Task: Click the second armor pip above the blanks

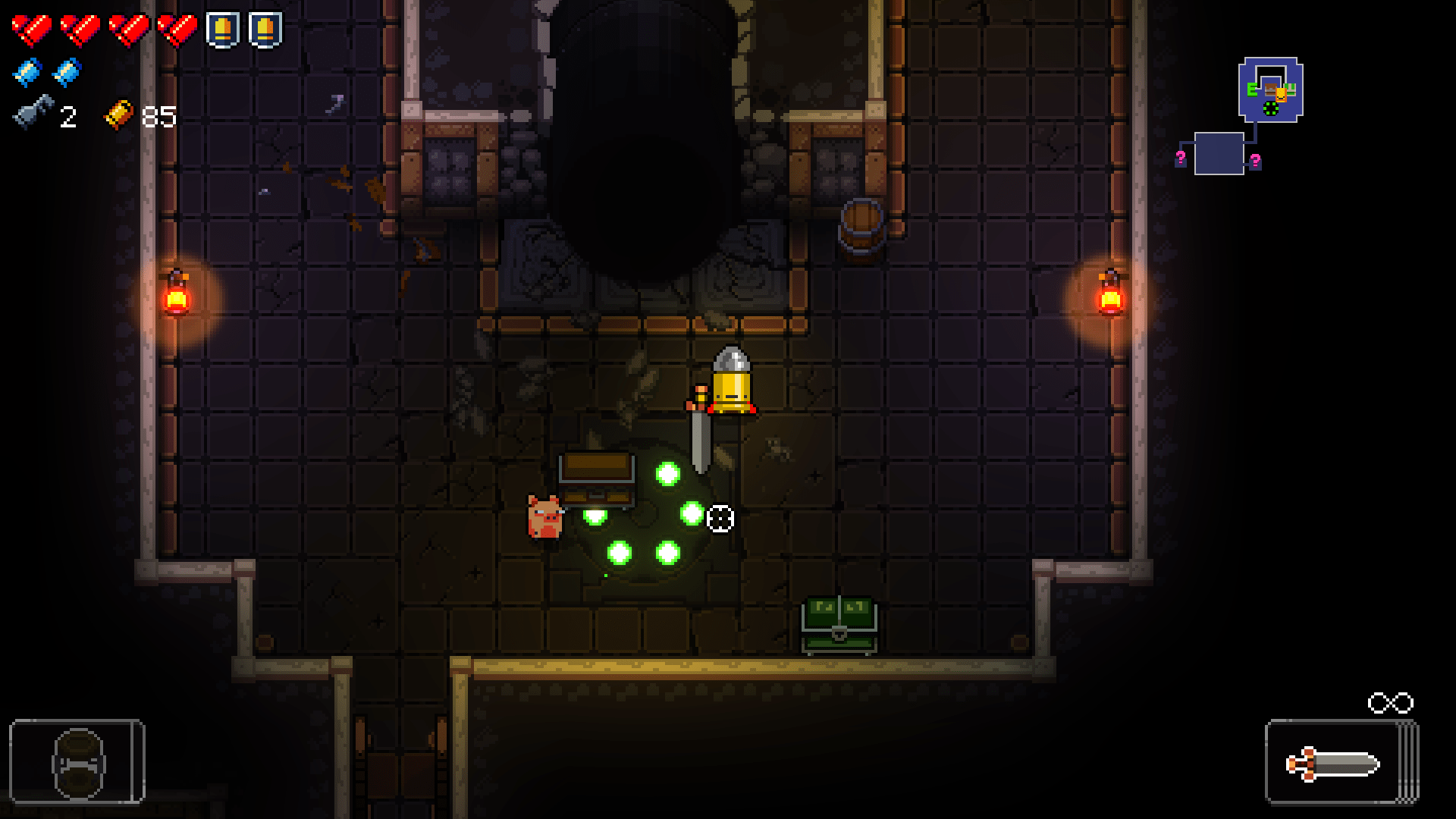Action: coord(263,28)
